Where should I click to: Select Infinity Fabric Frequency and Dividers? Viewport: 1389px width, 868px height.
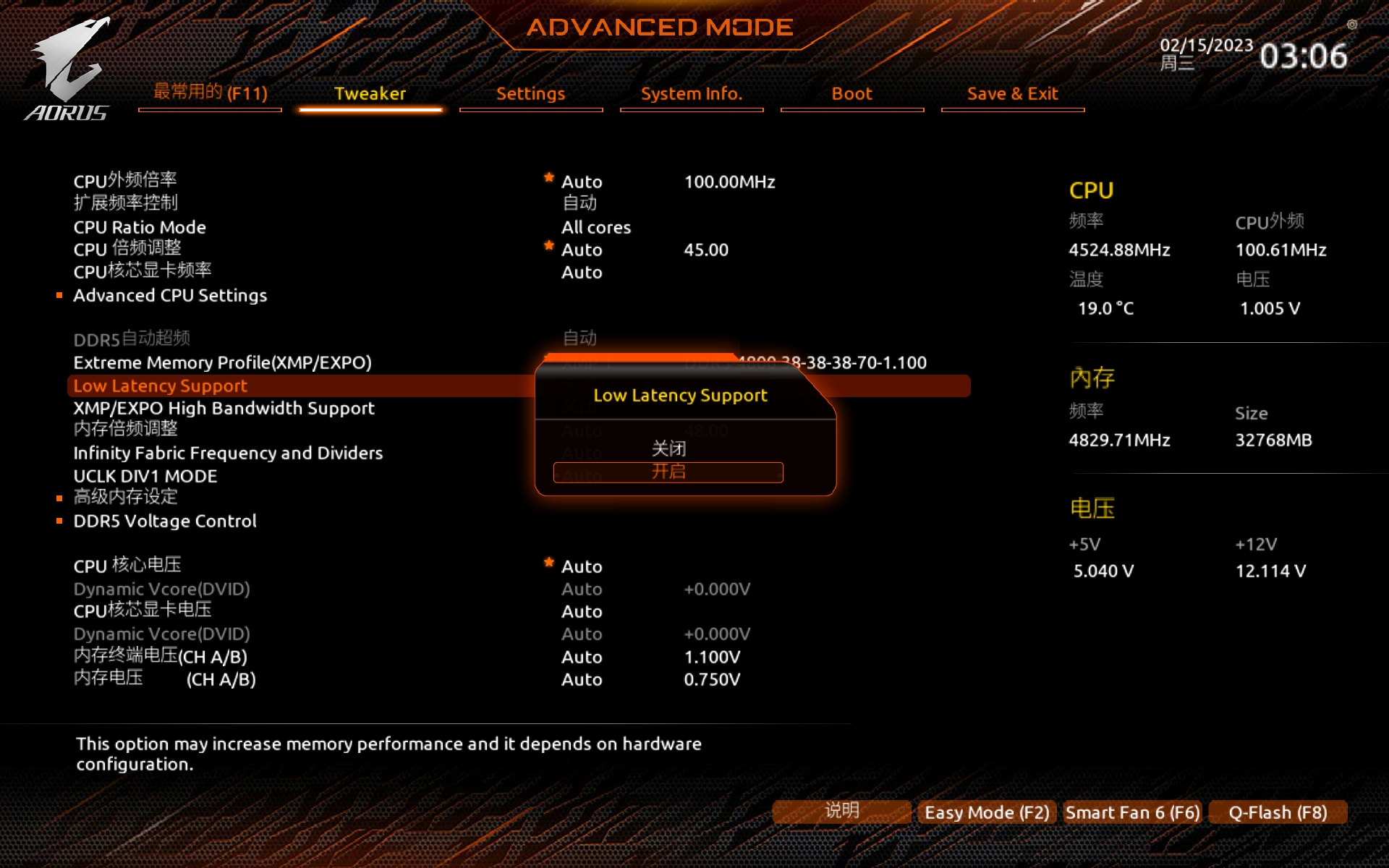coord(228,453)
